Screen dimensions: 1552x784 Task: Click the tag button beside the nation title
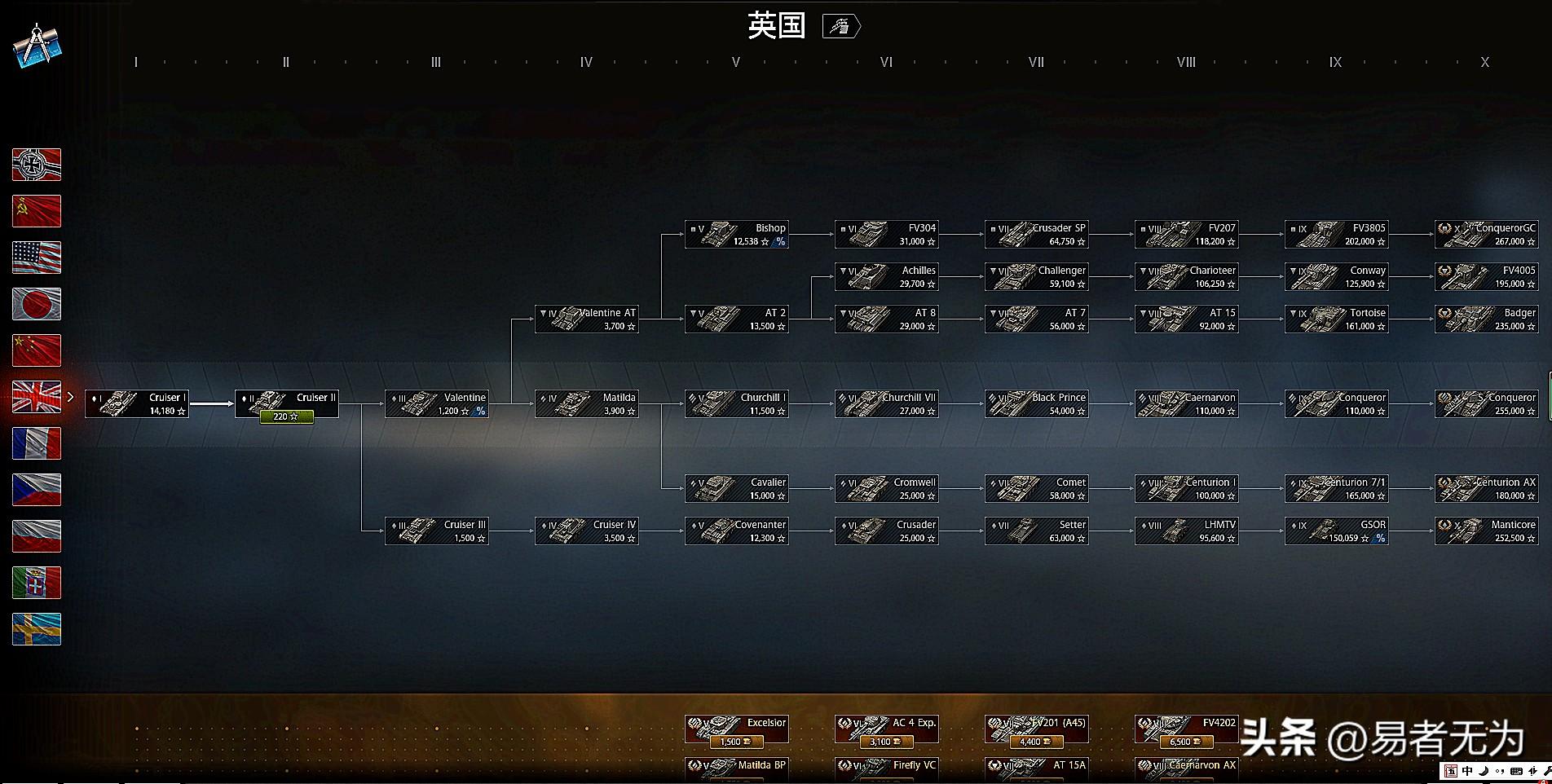tap(841, 27)
